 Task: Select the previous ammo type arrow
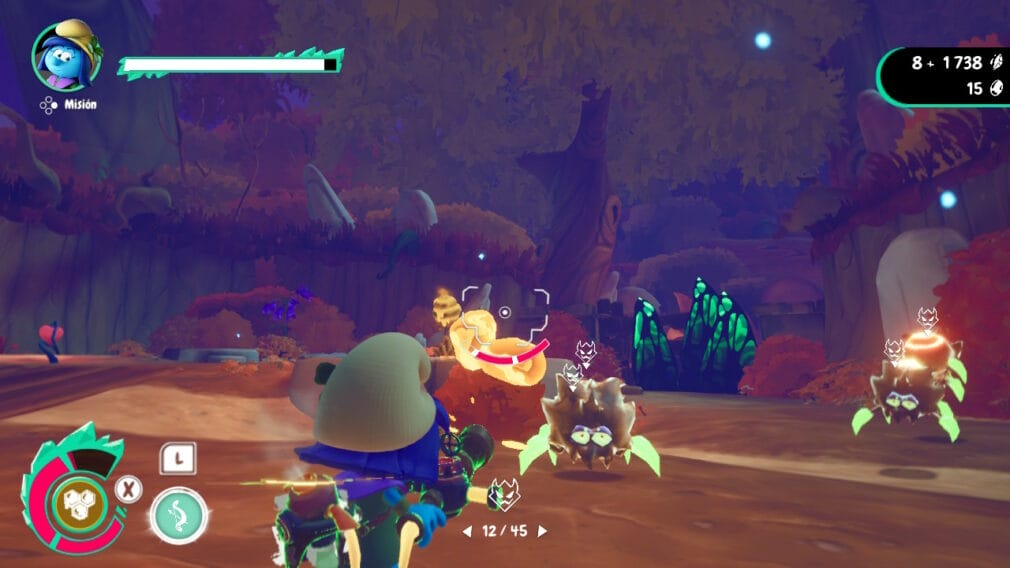(466, 531)
